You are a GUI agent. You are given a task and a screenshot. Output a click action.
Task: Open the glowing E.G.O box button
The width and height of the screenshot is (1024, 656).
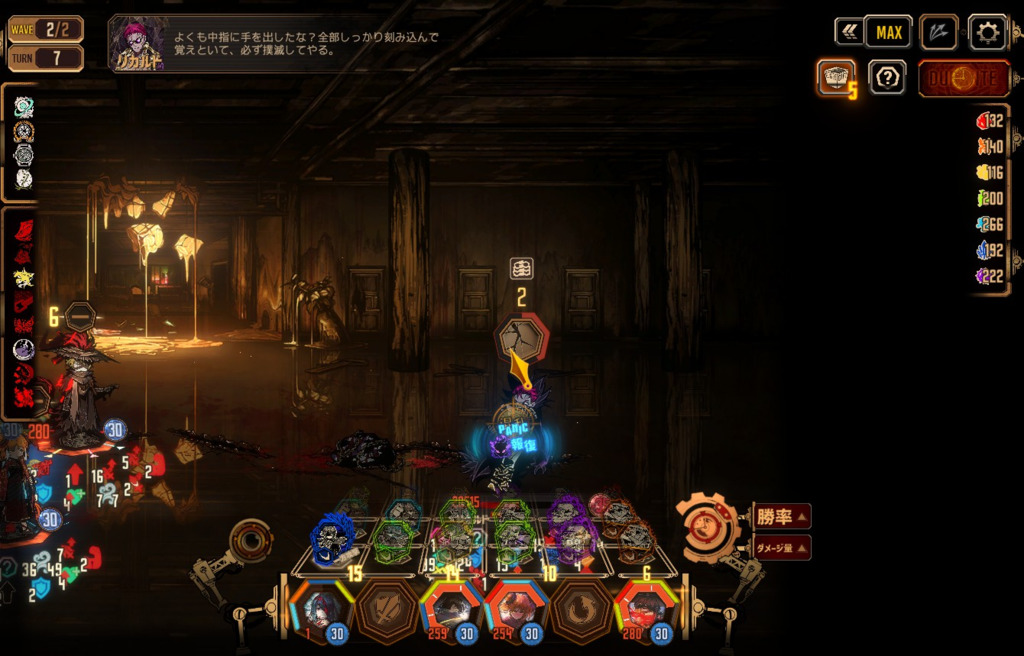tap(835, 78)
